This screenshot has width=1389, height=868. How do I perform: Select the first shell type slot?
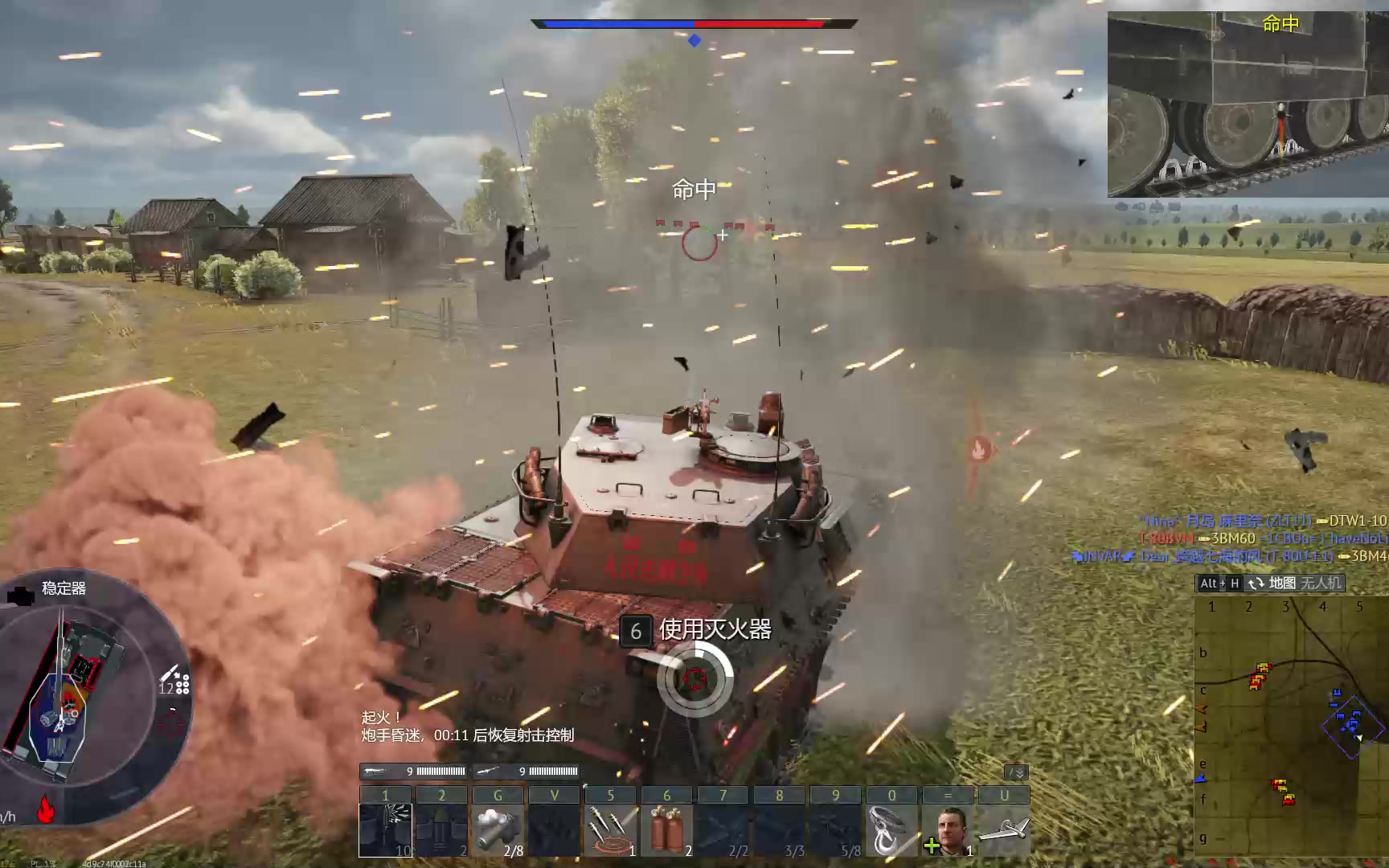(x=385, y=829)
